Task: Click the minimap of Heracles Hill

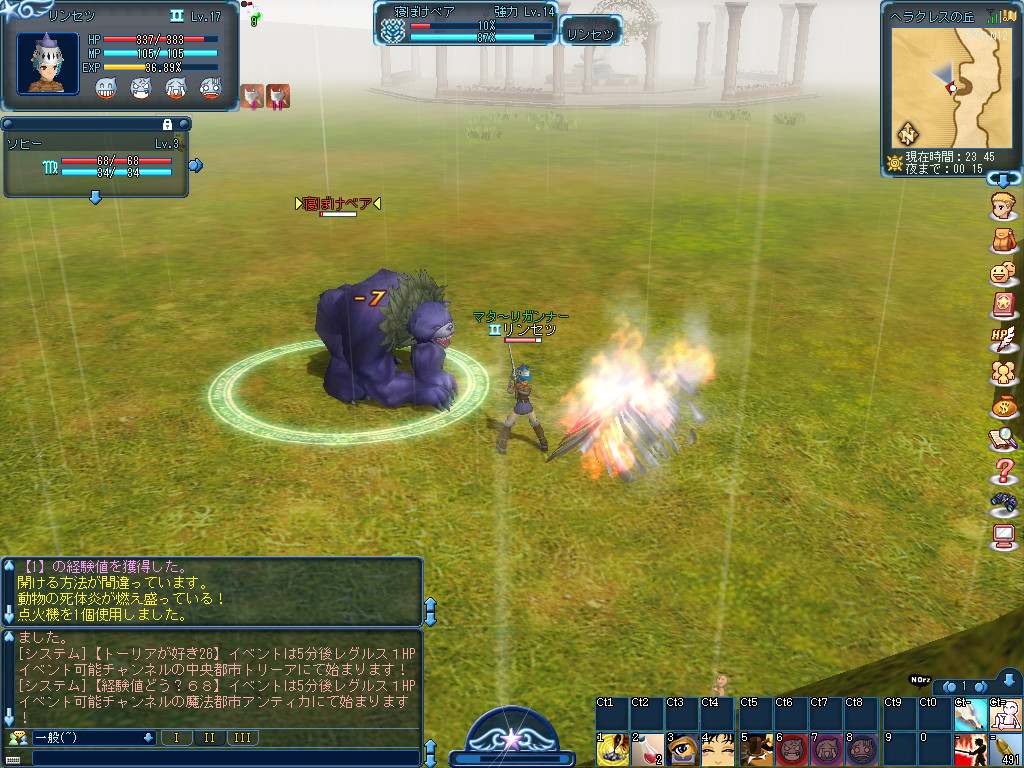Action: click(950, 88)
